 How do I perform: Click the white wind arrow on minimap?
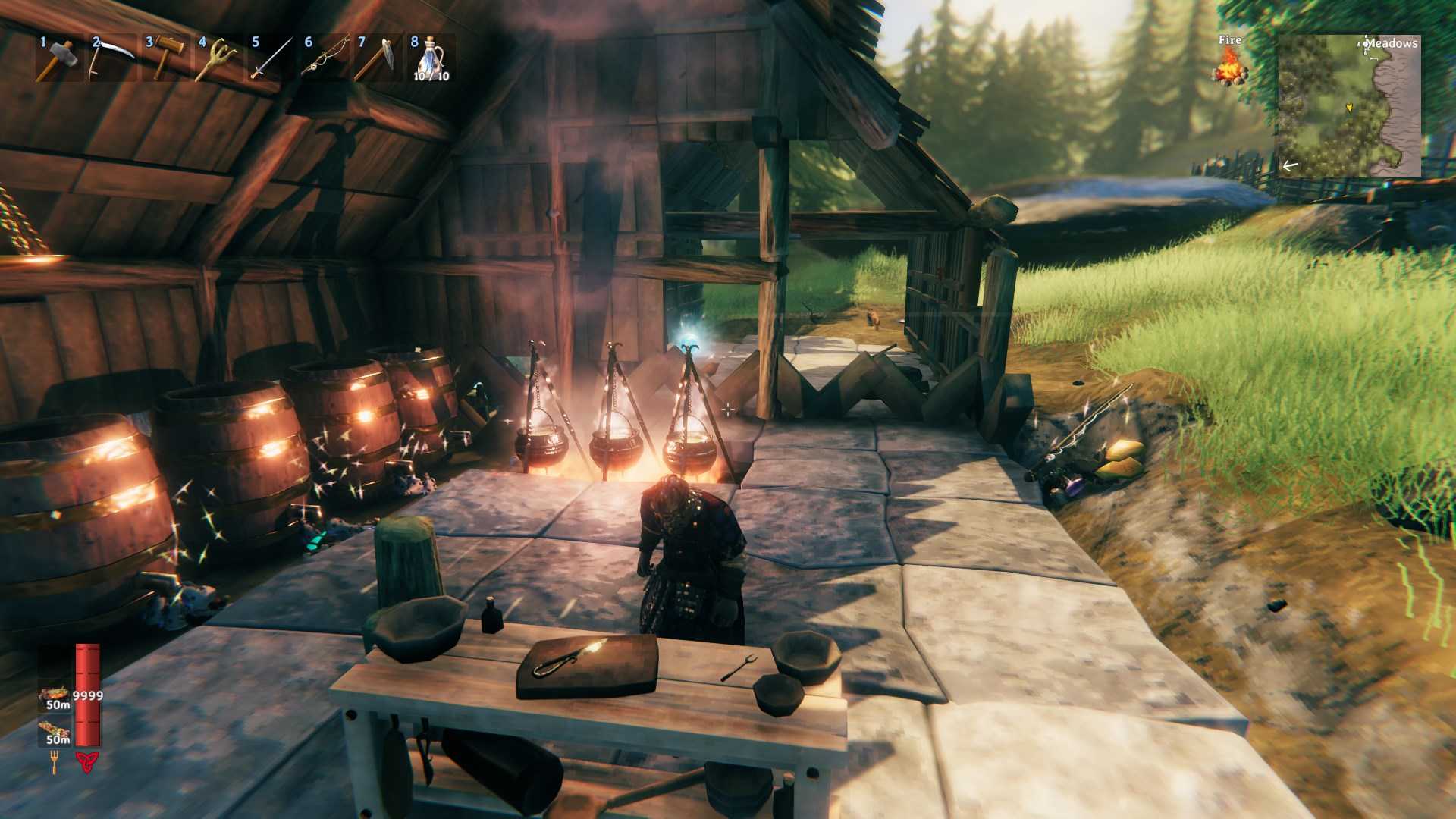[1290, 165]
